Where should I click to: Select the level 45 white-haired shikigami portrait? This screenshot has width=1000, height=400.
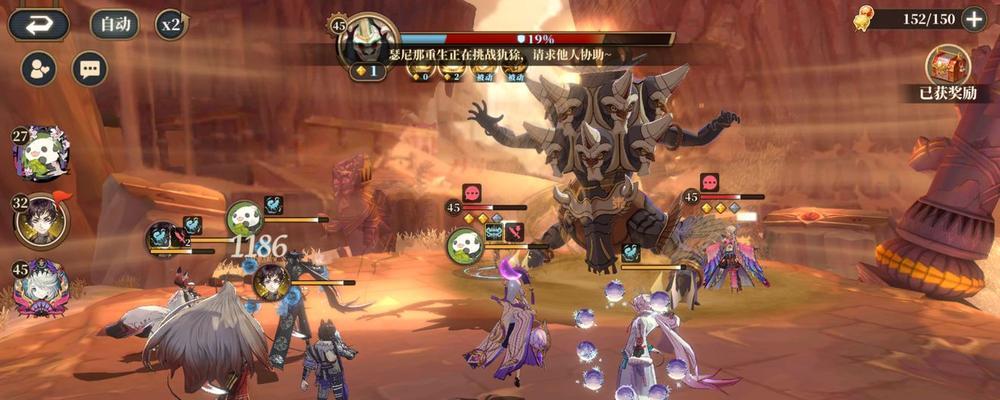pos(42,287)
